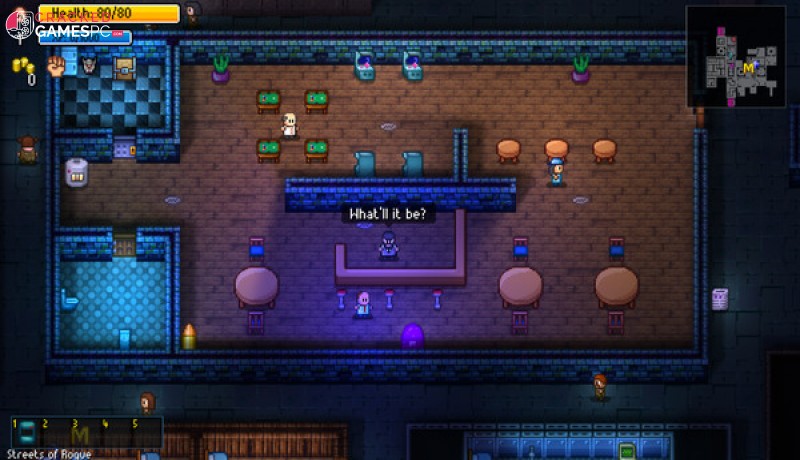
Task: Open the level minimap
Action: 736,57
